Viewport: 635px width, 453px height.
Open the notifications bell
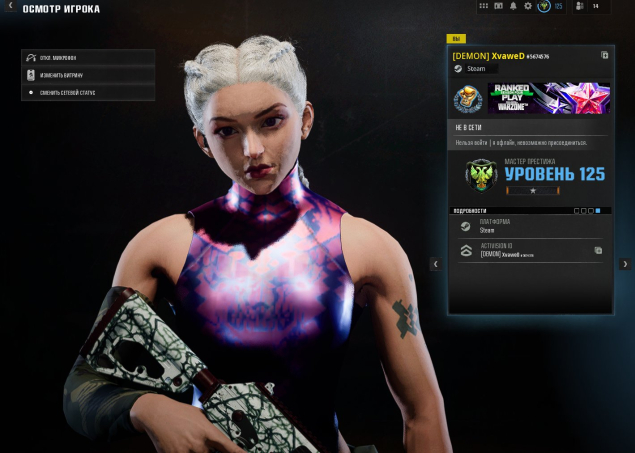coord(513,6)
